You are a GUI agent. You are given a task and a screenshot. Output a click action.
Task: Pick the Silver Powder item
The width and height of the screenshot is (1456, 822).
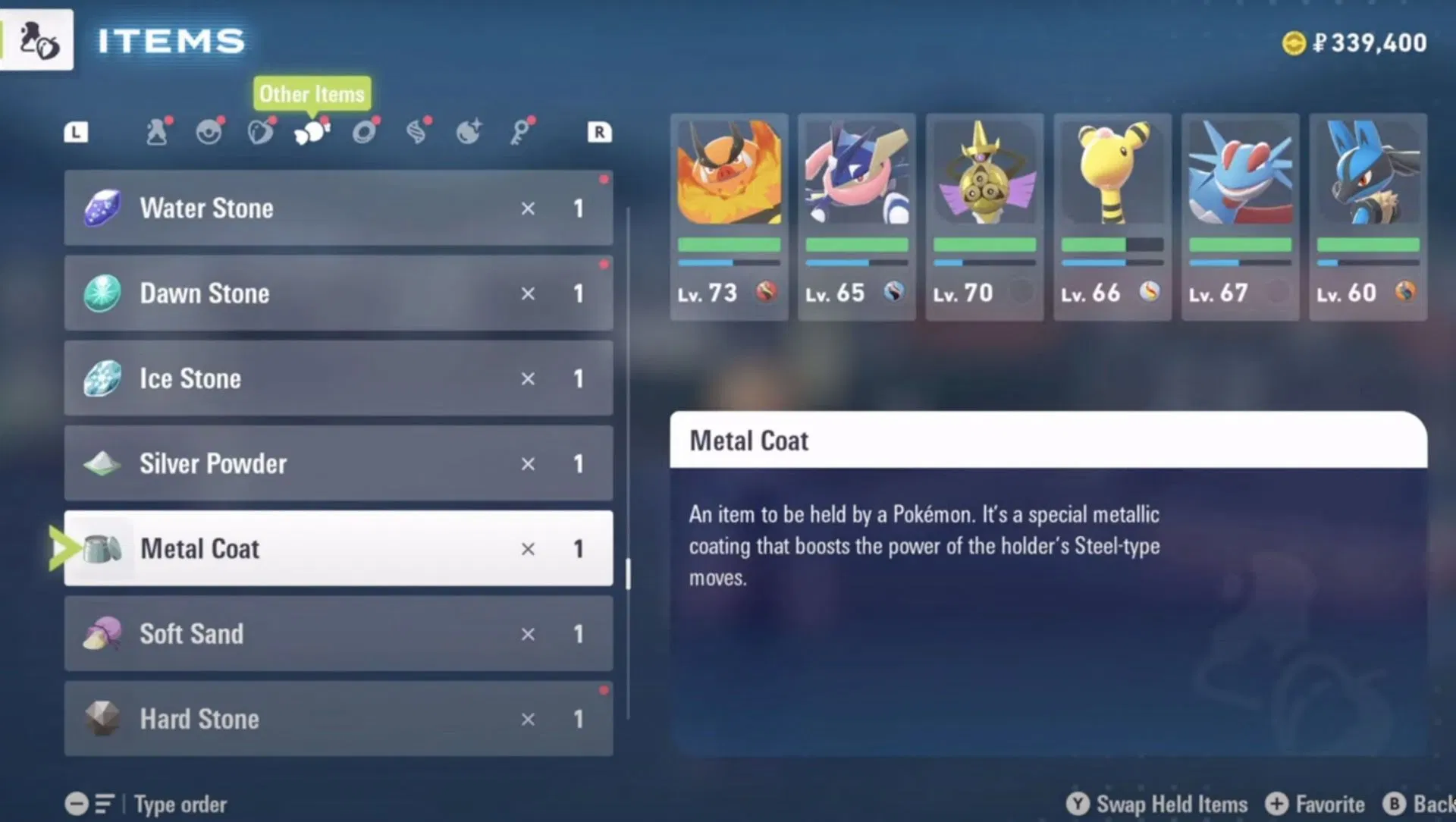[x=338, y=463]
